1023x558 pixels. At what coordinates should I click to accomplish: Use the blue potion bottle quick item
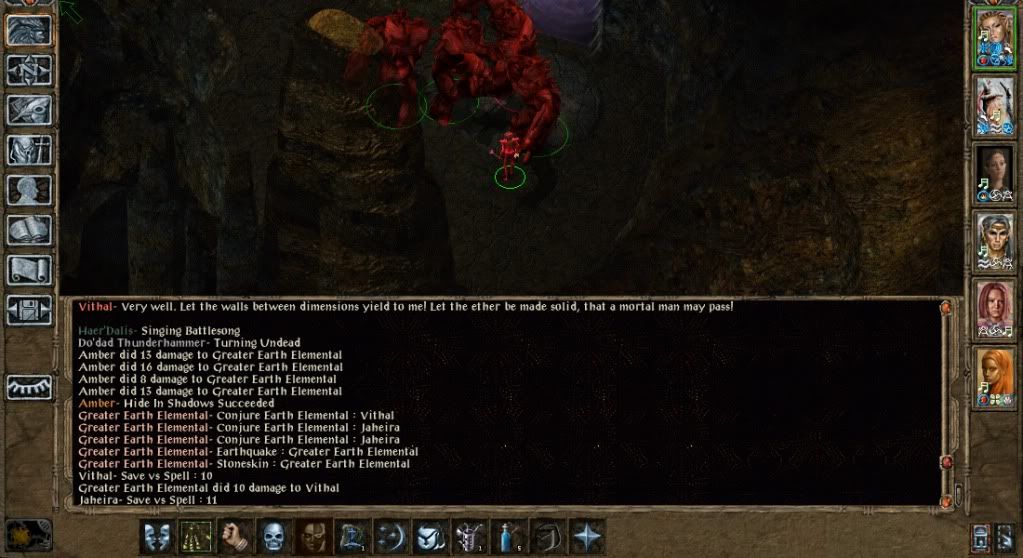507,536
